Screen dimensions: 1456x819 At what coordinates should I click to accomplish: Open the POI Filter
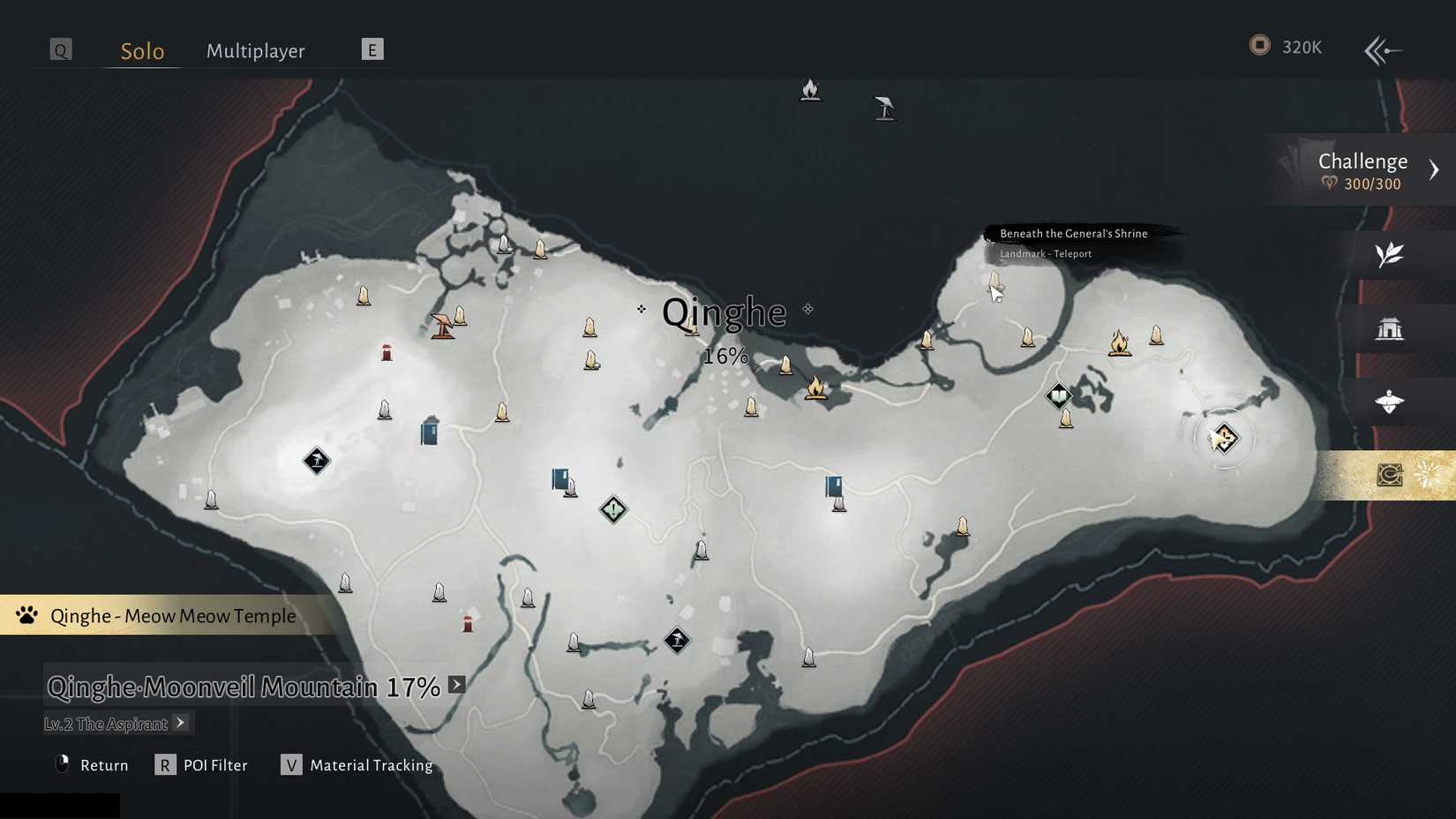[x=201, y=765]
